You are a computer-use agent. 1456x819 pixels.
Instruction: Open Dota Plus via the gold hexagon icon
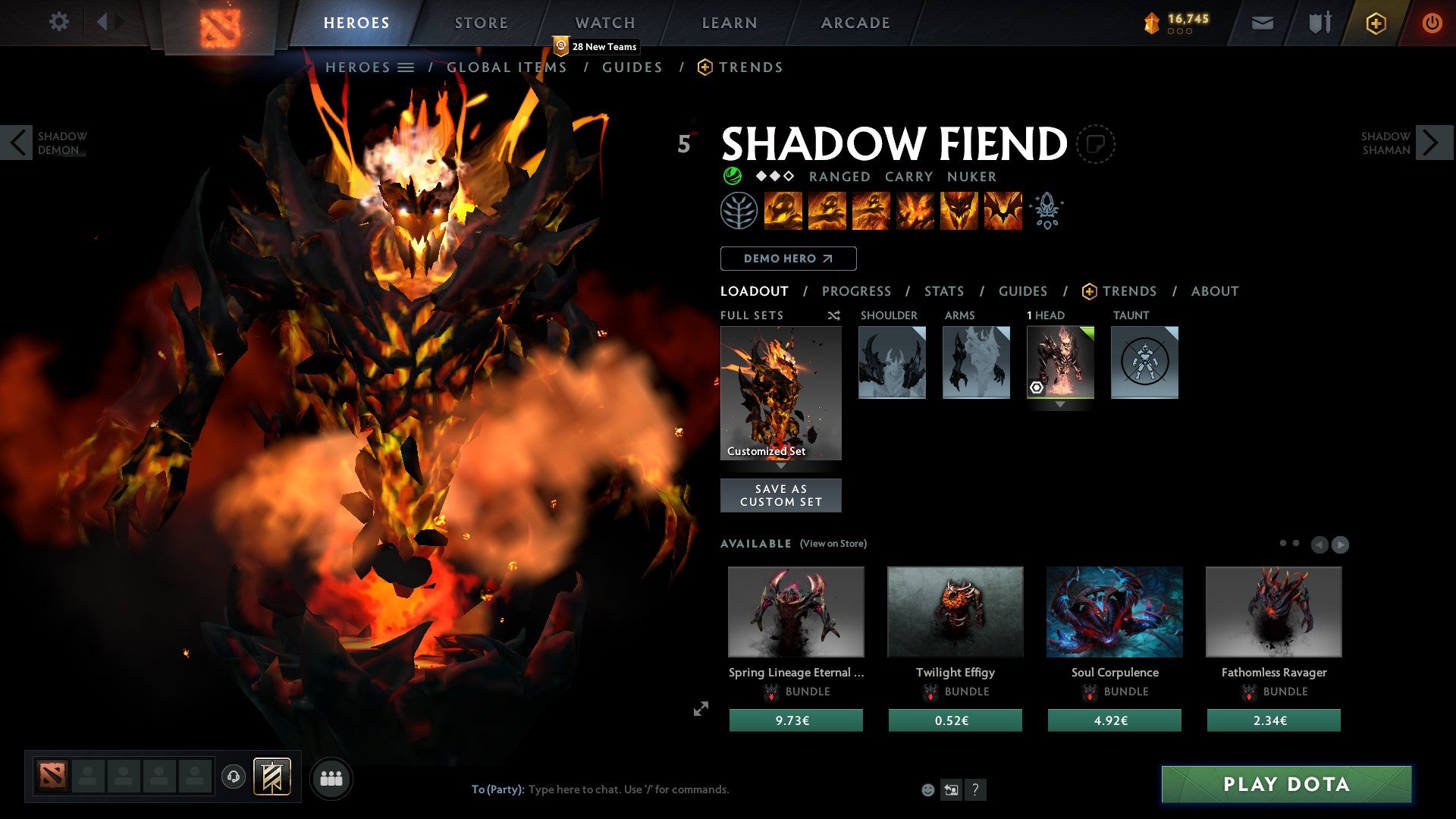pos(1375,24)
